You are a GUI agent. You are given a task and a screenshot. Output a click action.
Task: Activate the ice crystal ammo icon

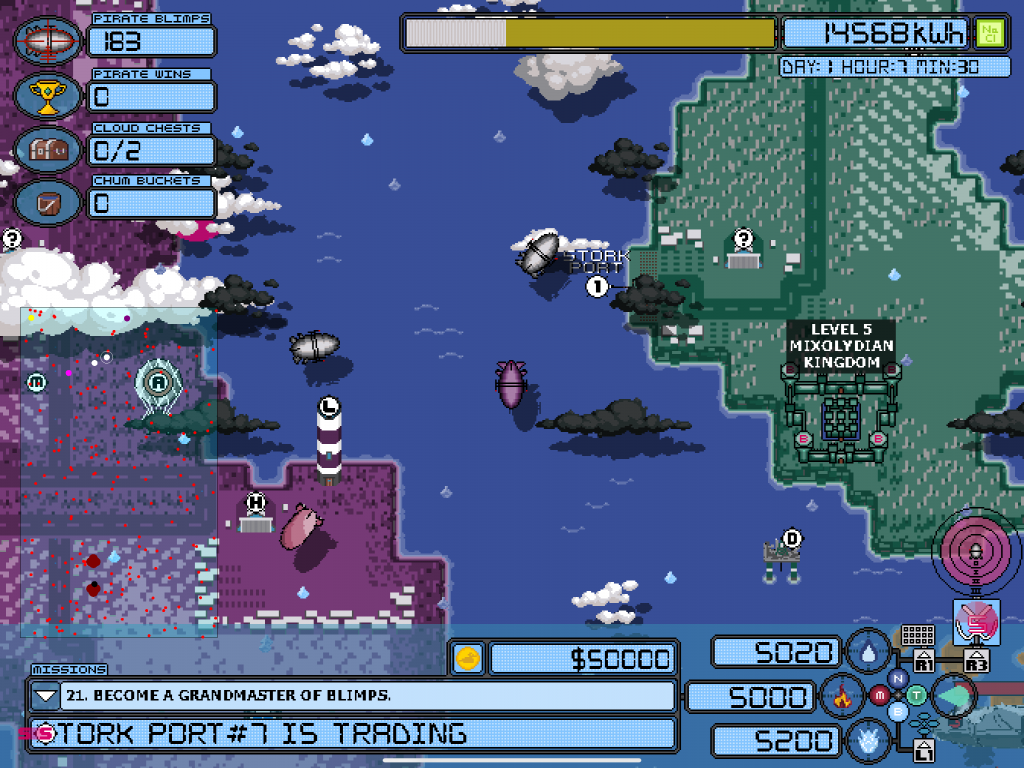[x=868, y=740]
